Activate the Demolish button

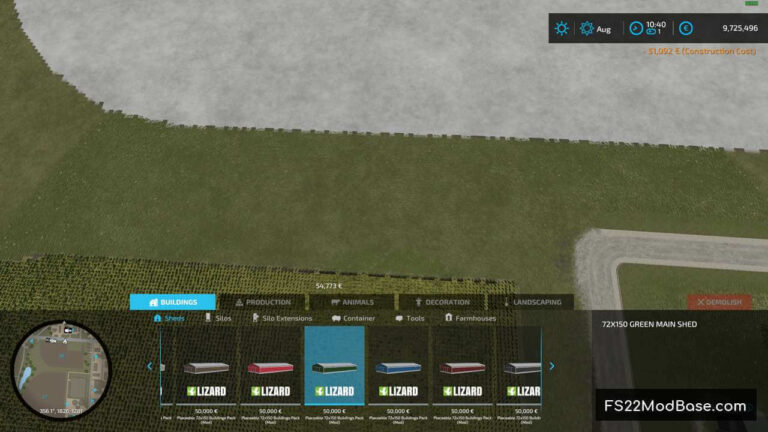[719, 302]
